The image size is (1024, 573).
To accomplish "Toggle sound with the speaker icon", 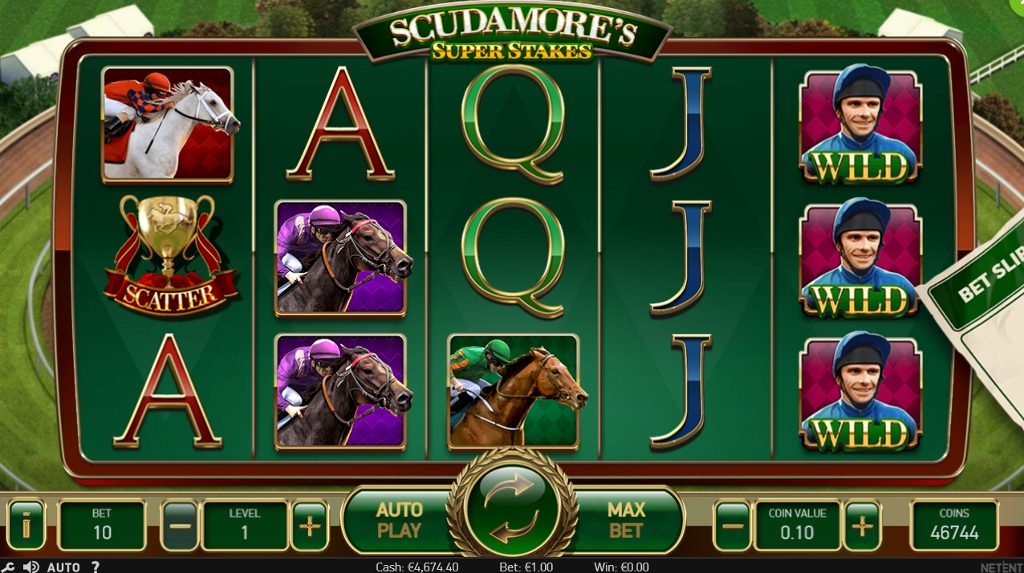I will pos(31,567).
